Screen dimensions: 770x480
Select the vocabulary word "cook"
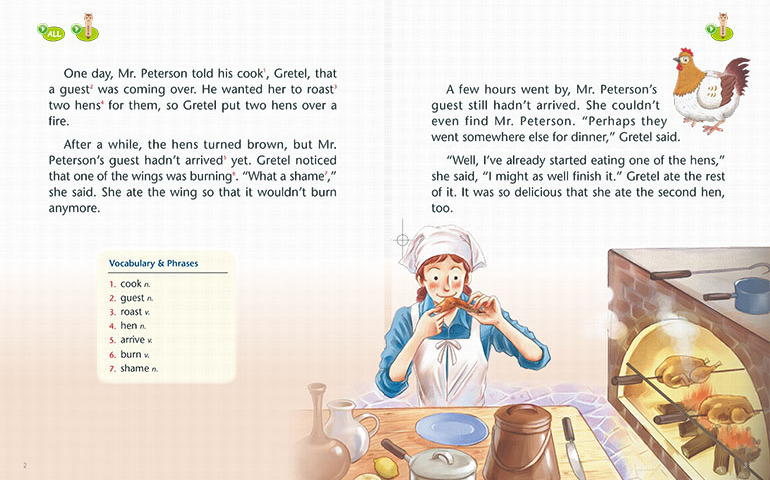(x=131, y=284)
